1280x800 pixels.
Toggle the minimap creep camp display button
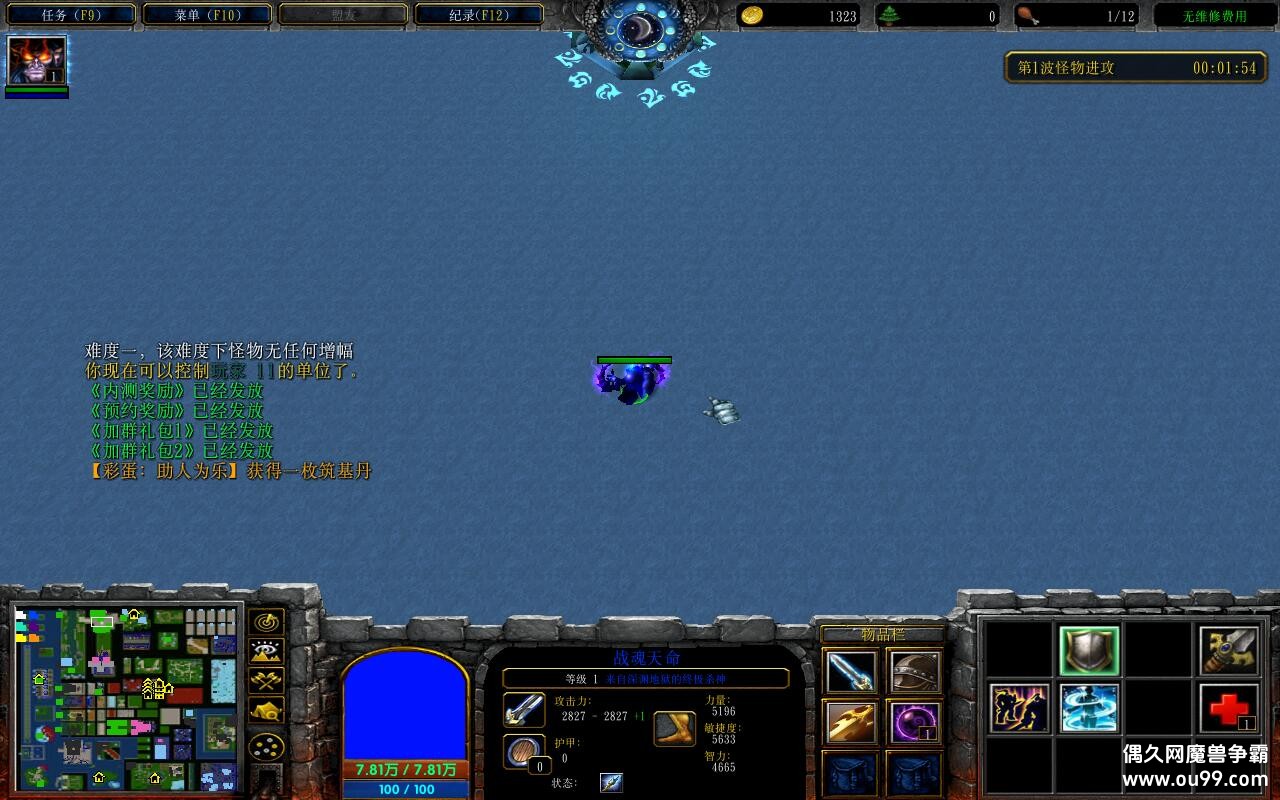point(266,710)
